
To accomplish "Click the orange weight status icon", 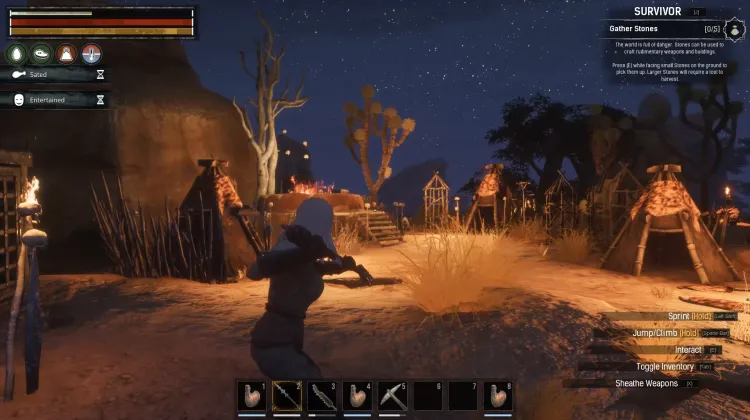I will (67, 54).
